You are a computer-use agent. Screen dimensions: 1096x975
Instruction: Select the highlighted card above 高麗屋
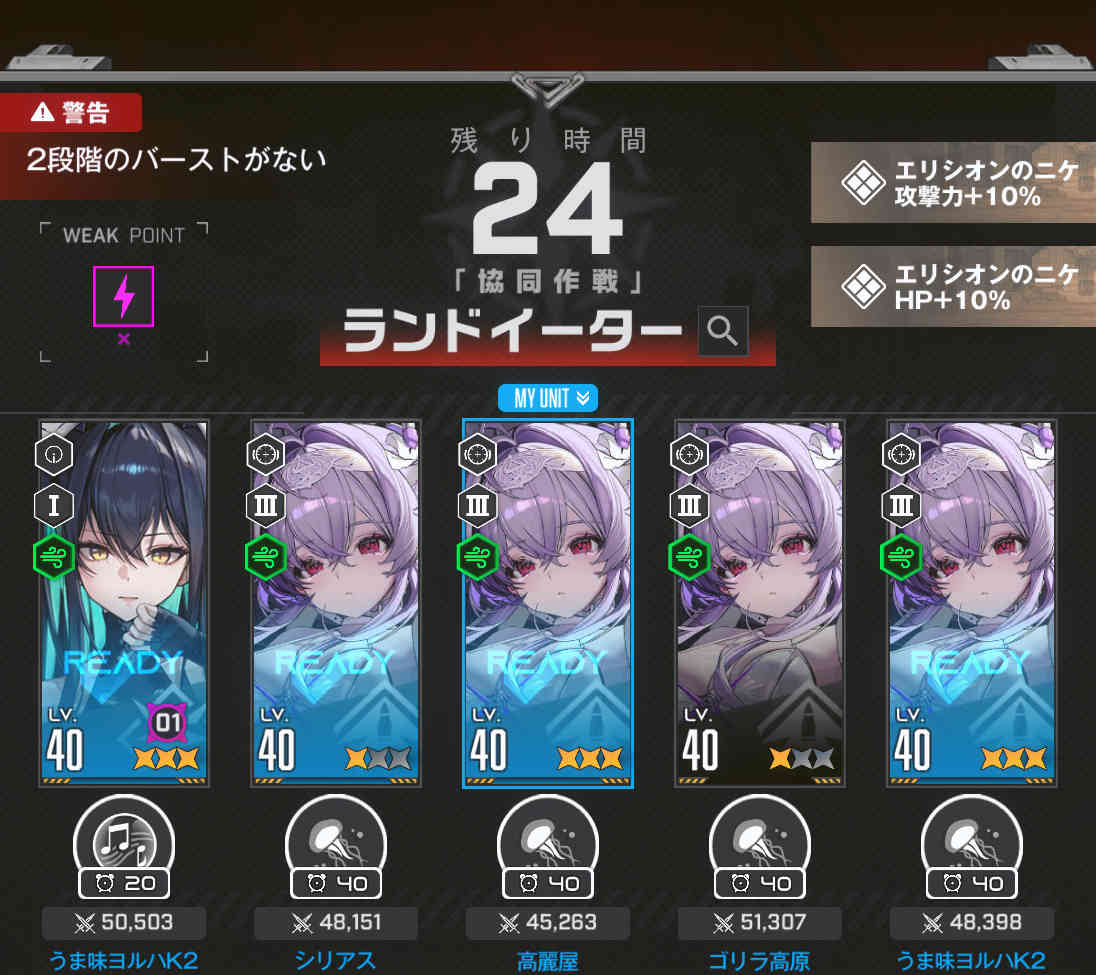[x=548, y=603]
